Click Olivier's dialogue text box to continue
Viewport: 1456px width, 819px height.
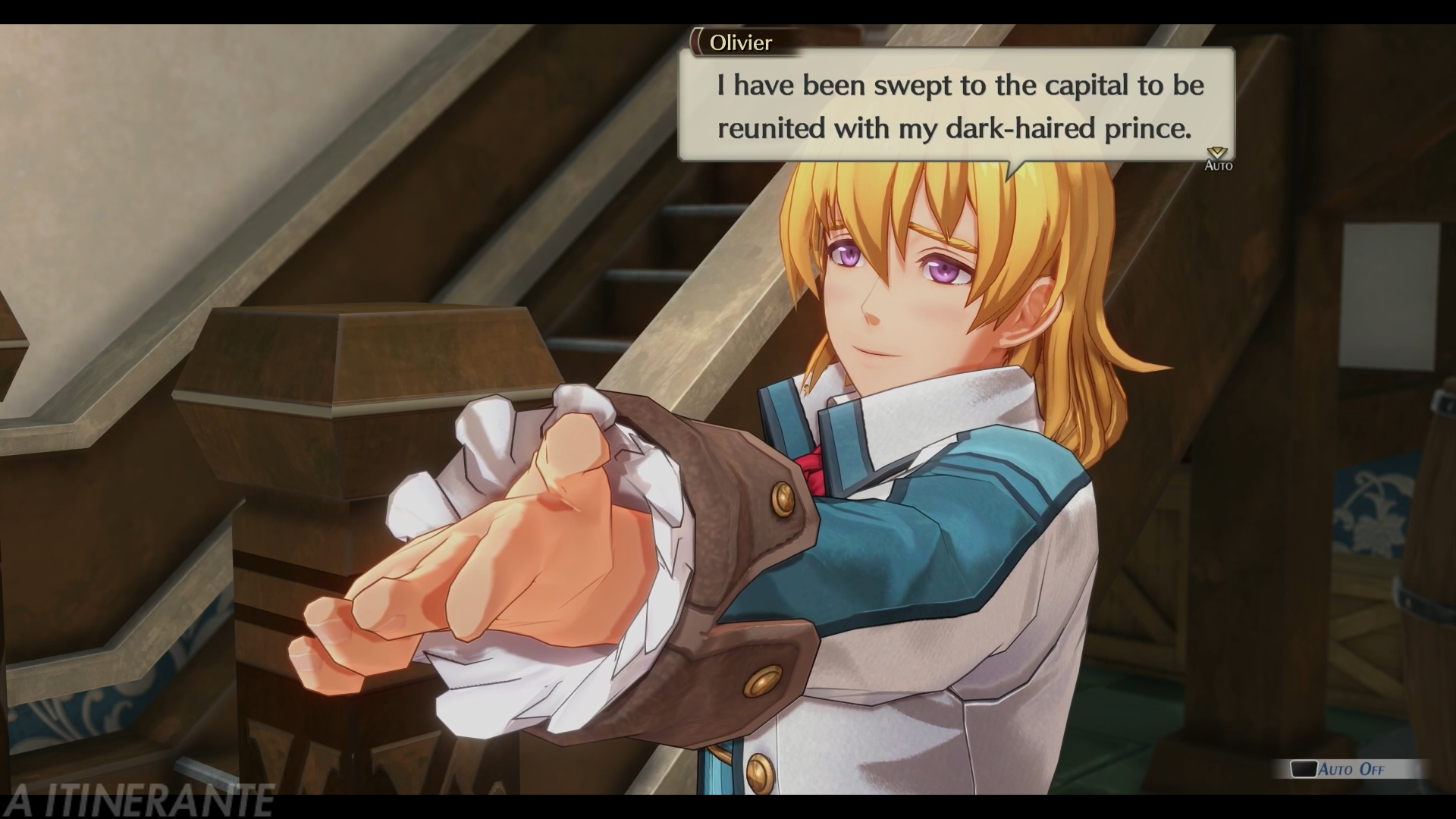click(x=955, y=106)
